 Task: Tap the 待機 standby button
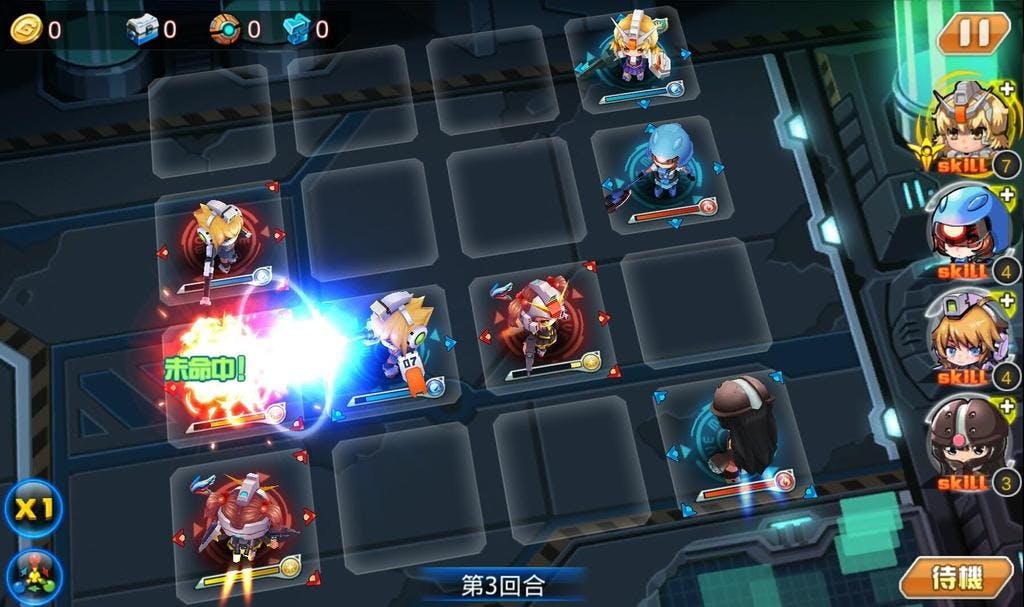(x=955, y=577)
